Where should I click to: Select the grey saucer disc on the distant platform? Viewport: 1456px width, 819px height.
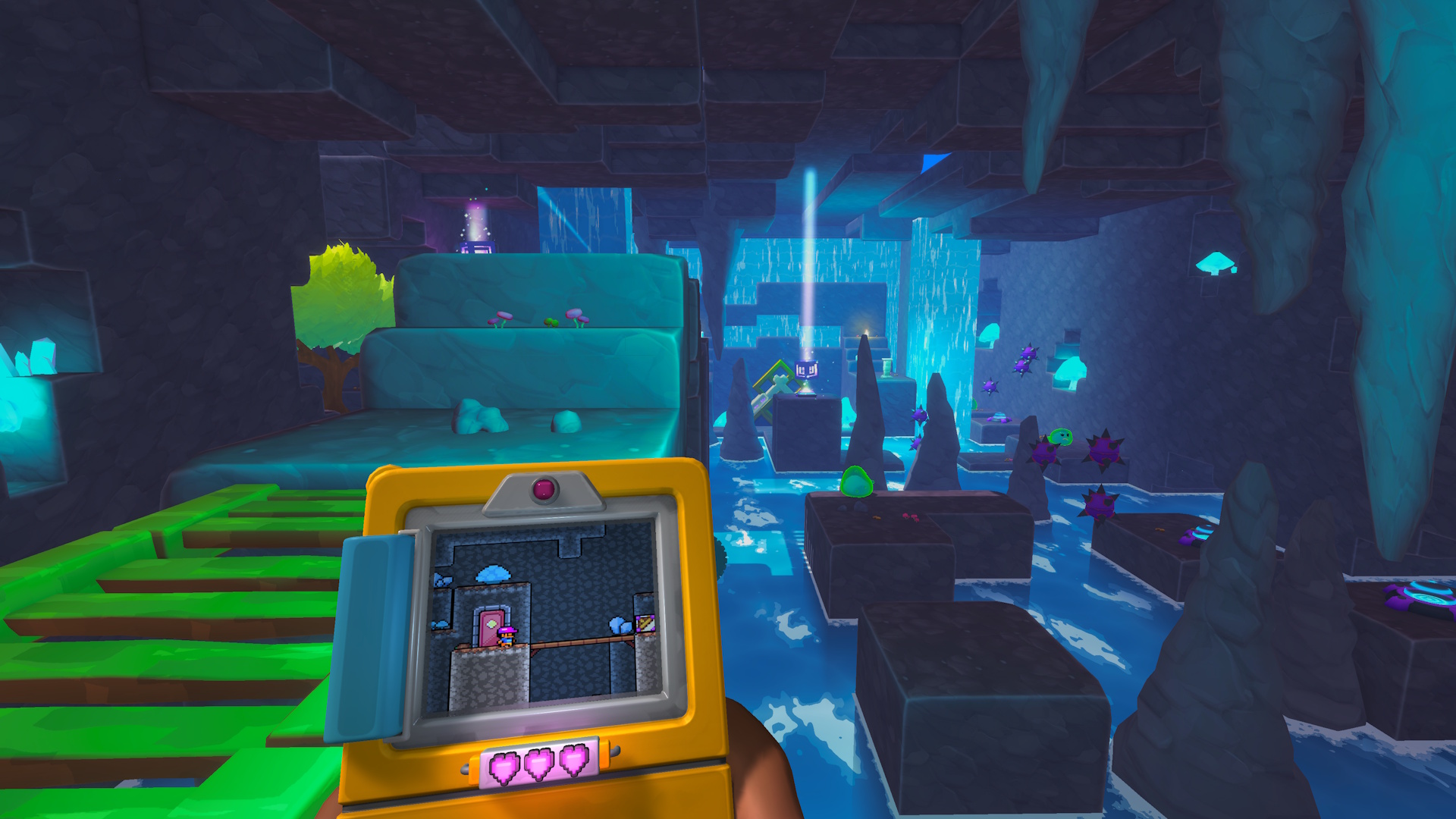click(x=999, y=419)
